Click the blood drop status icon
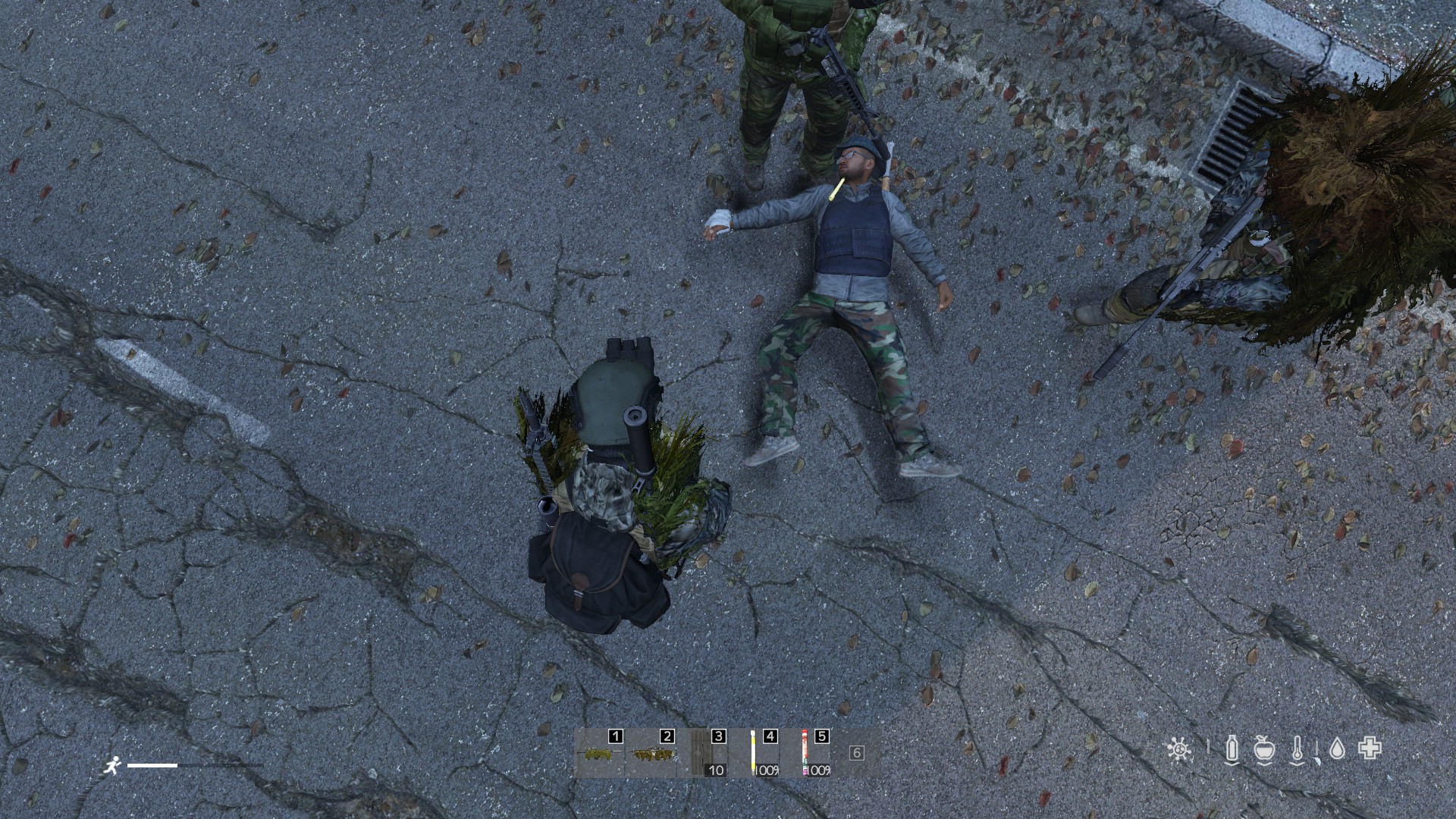Image resolution: width=1456 pixels, height=819 pixels. point(1338,749)
